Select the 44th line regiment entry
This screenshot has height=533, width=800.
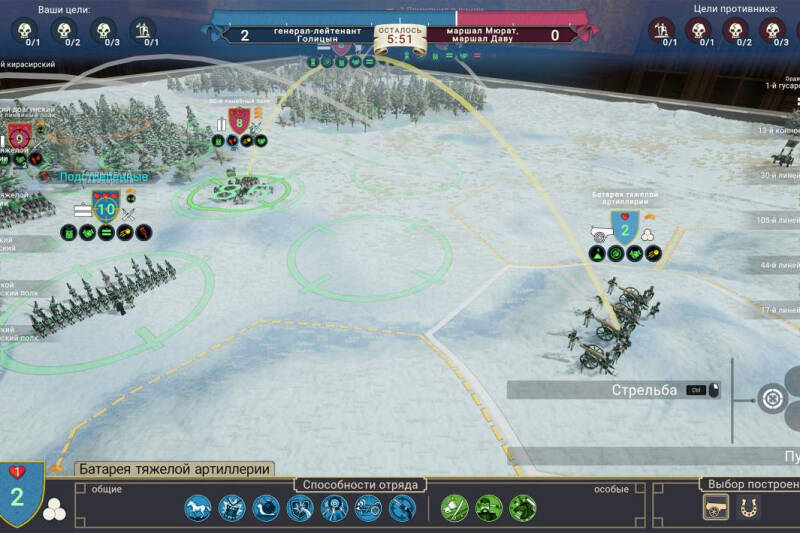[781, 265]
